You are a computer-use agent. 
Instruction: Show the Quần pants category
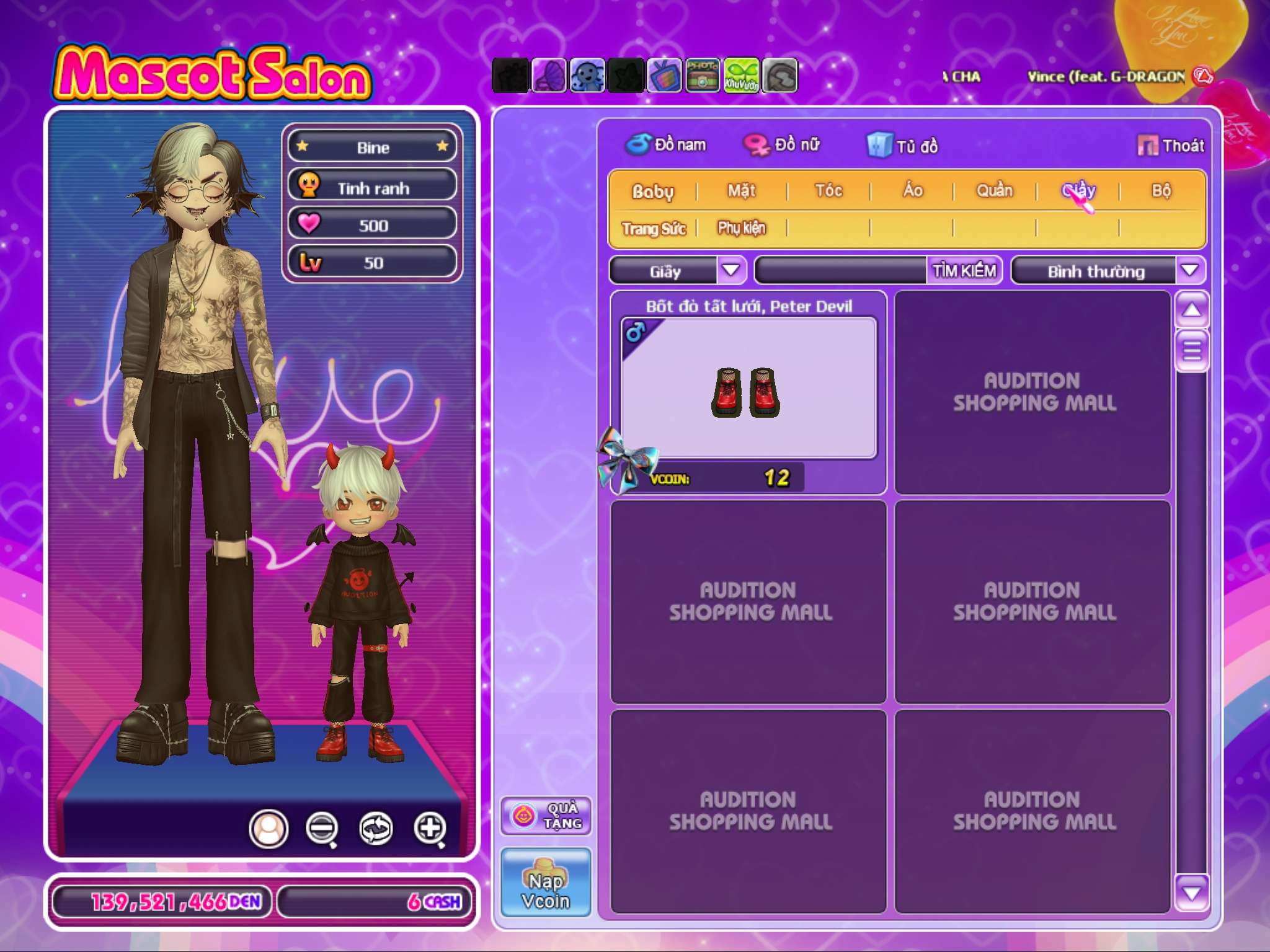(x=995, y=190)
